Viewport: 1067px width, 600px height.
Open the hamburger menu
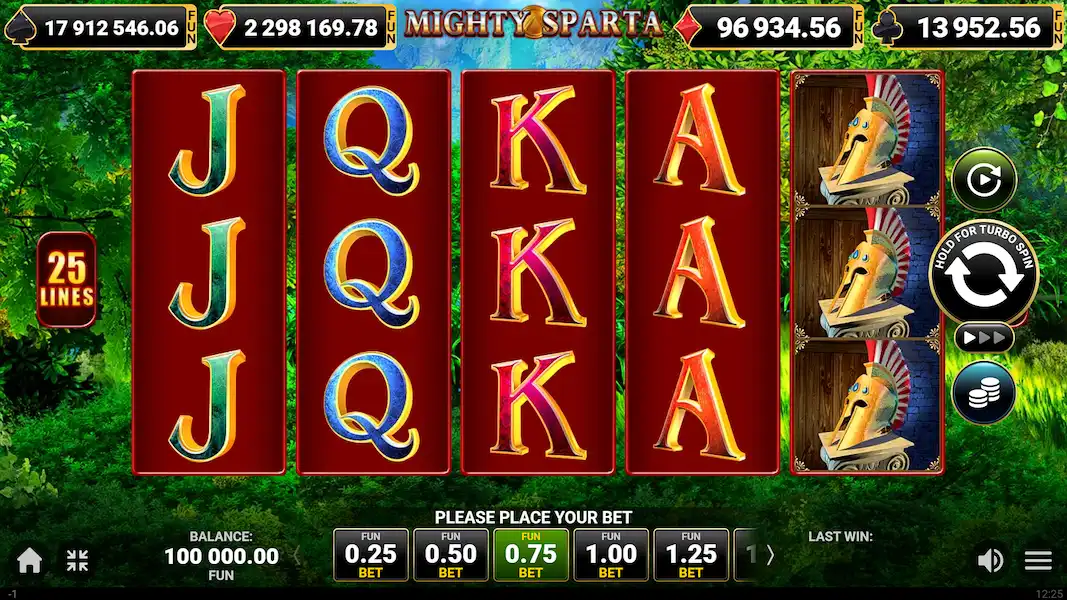pyautogui.click(x=1038, y=560)
